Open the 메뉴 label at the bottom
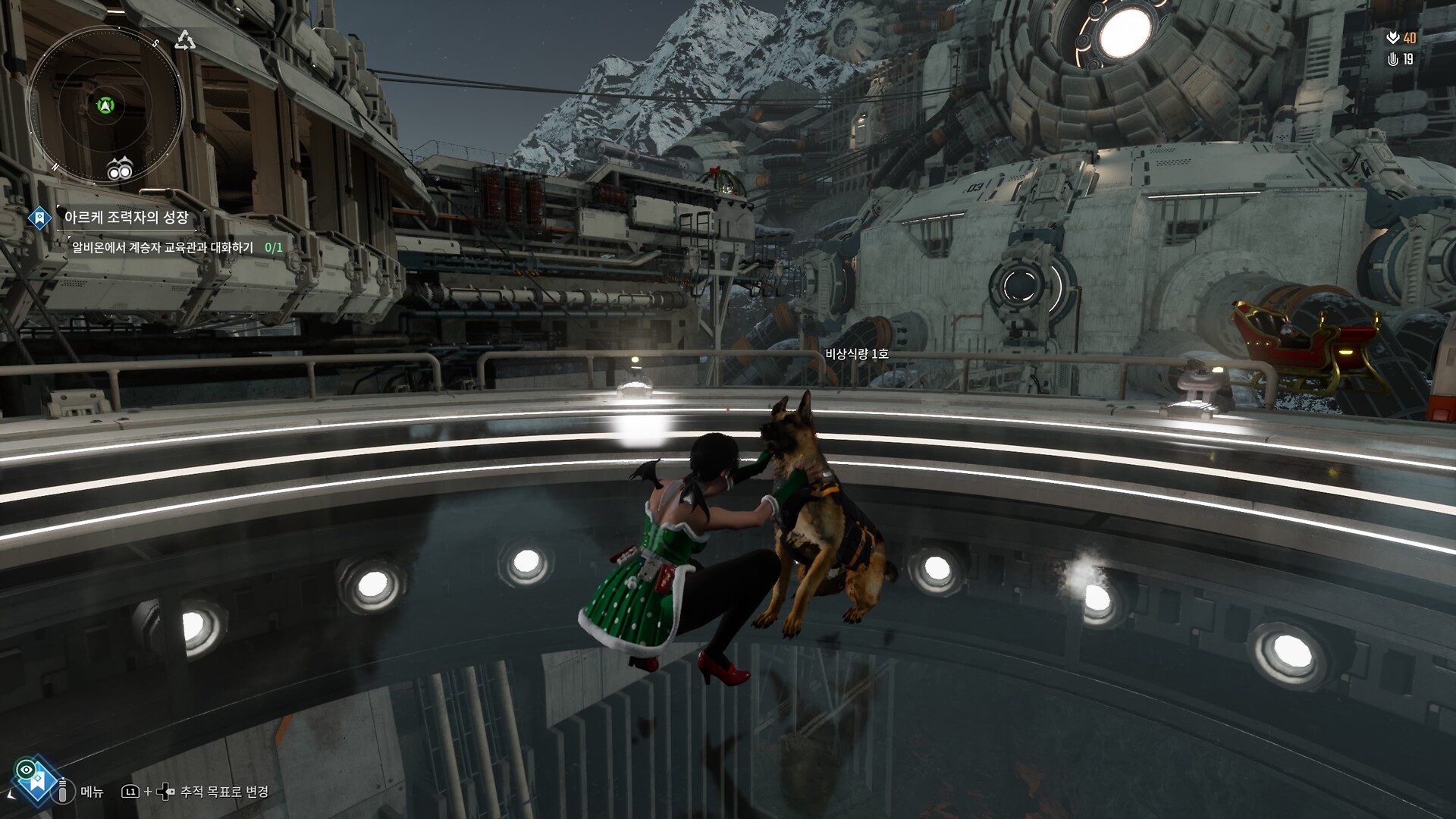 click(92, 792)
